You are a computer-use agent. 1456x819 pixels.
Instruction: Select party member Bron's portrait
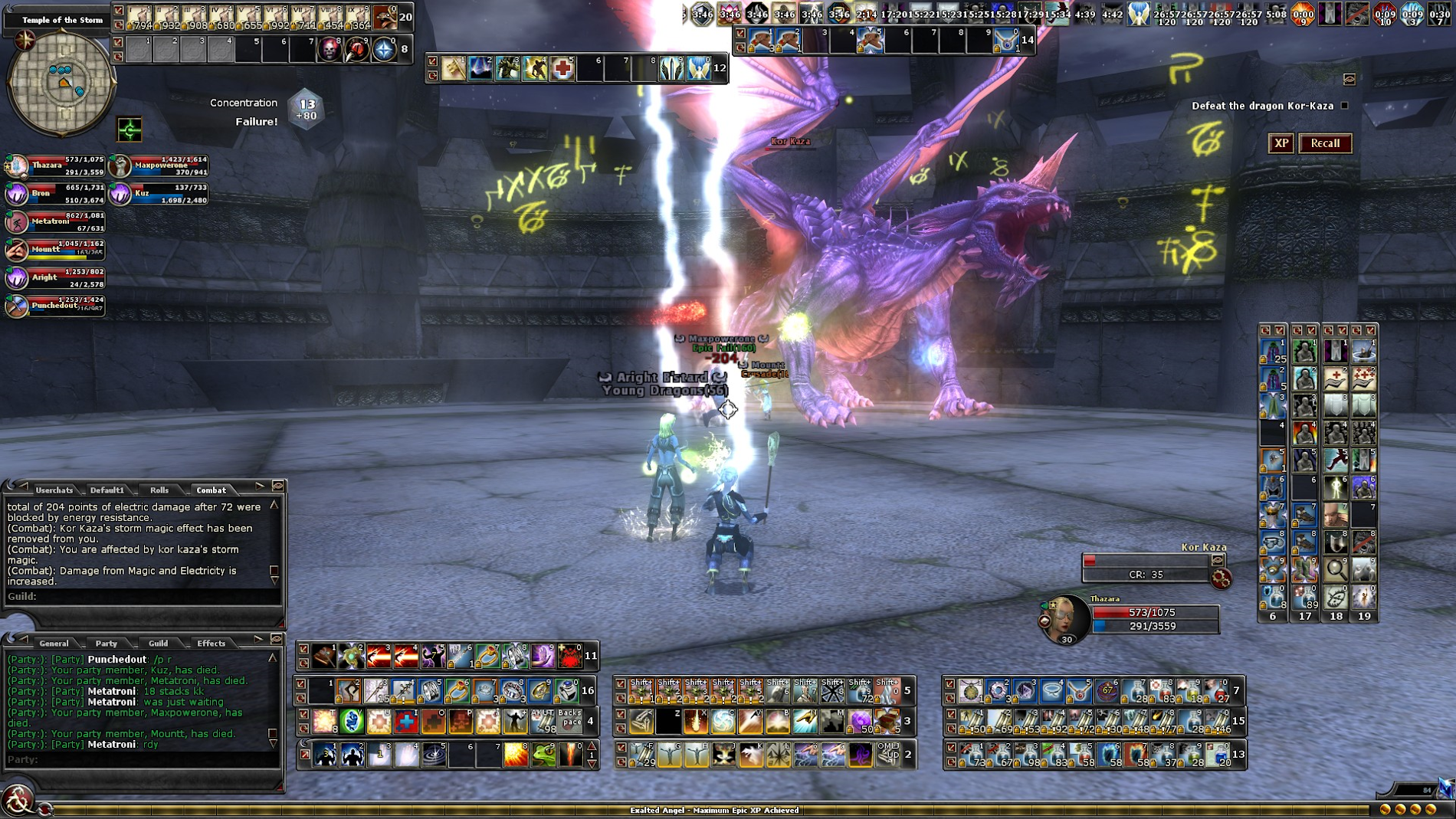pyautogui.click(x=17, y=193)
